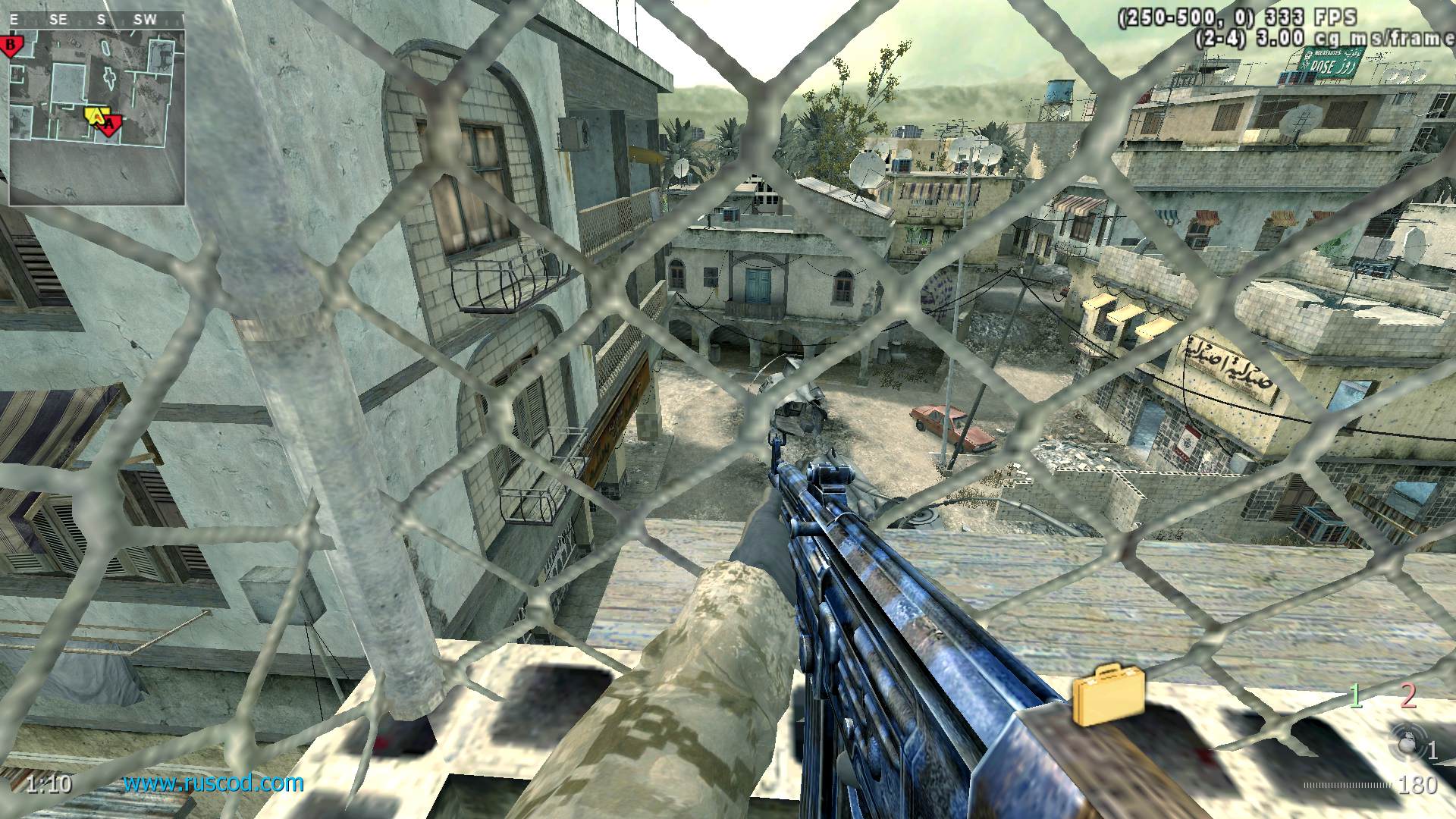Select the red B objective marker on minimap

[x=11, y=45]
